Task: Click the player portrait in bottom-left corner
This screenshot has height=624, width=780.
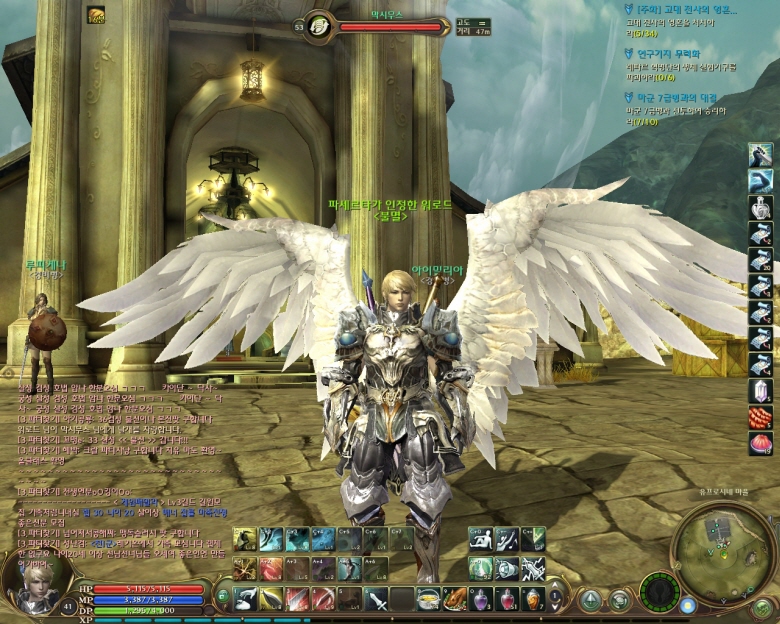Action: (33, 580)
